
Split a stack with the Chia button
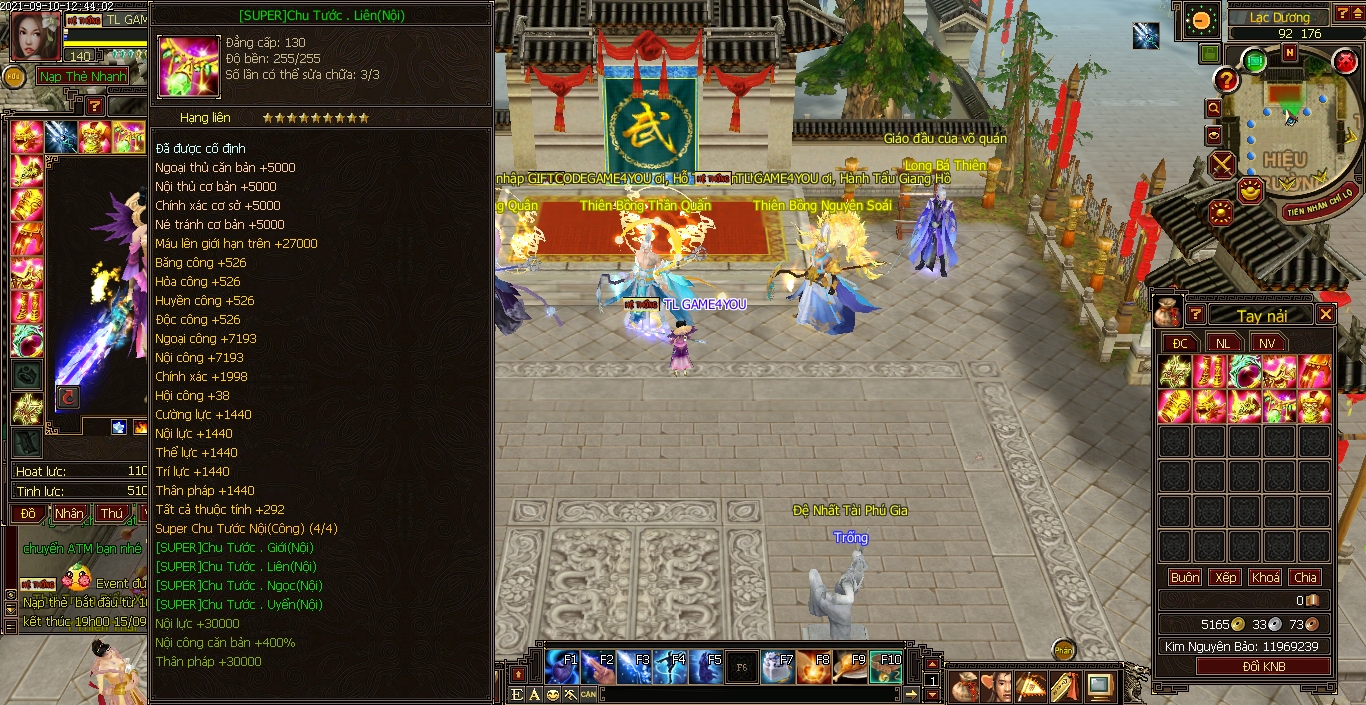pyautogui.click(x=1305, y=577)
